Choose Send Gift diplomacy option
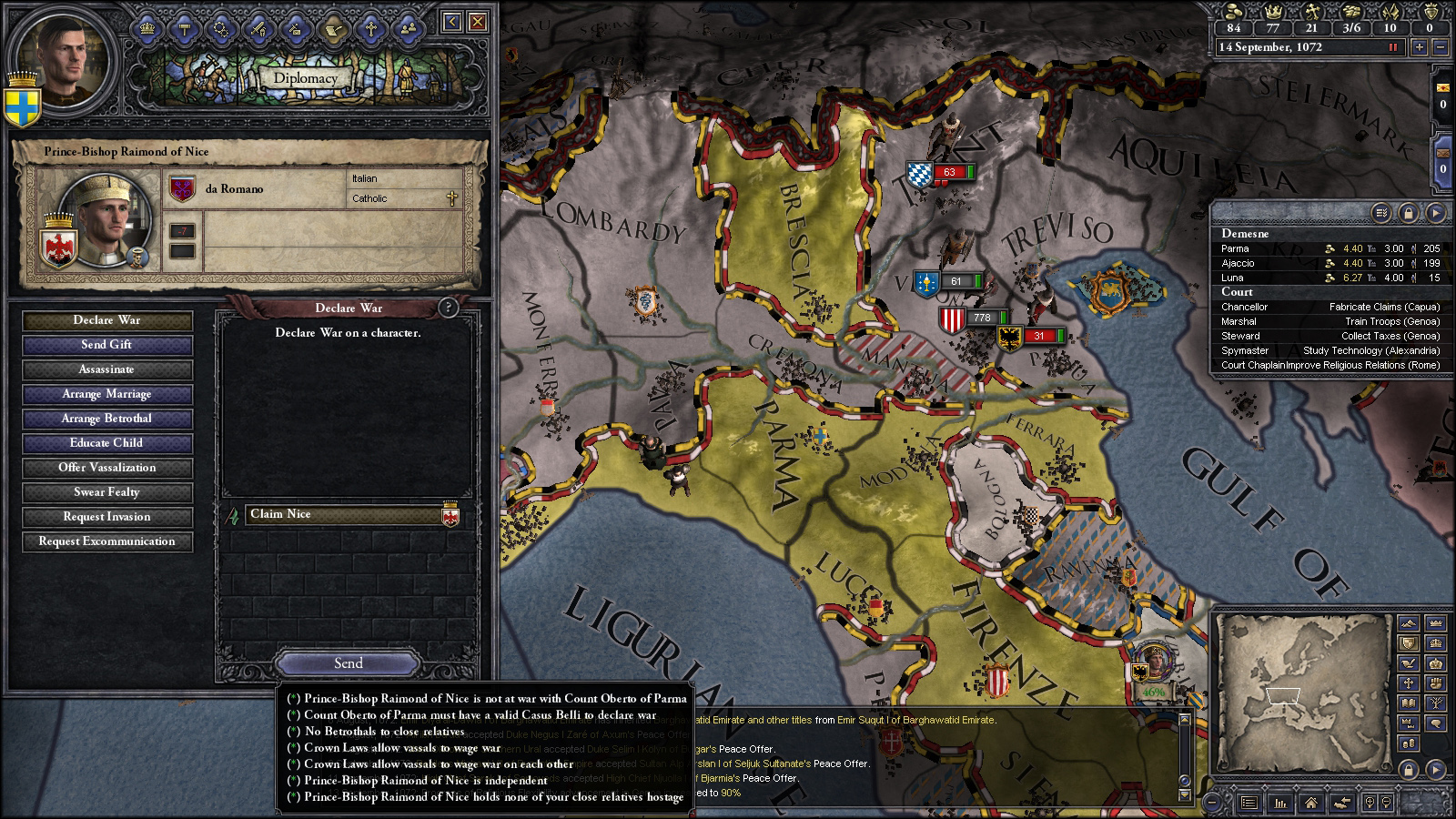 click(107, 345)
